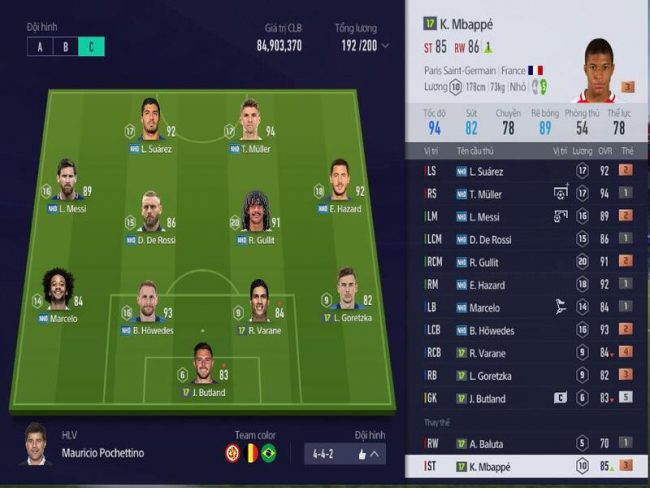
Task: Switch to squad tab B
Action: pyautogui.click(x=65, y=46)
